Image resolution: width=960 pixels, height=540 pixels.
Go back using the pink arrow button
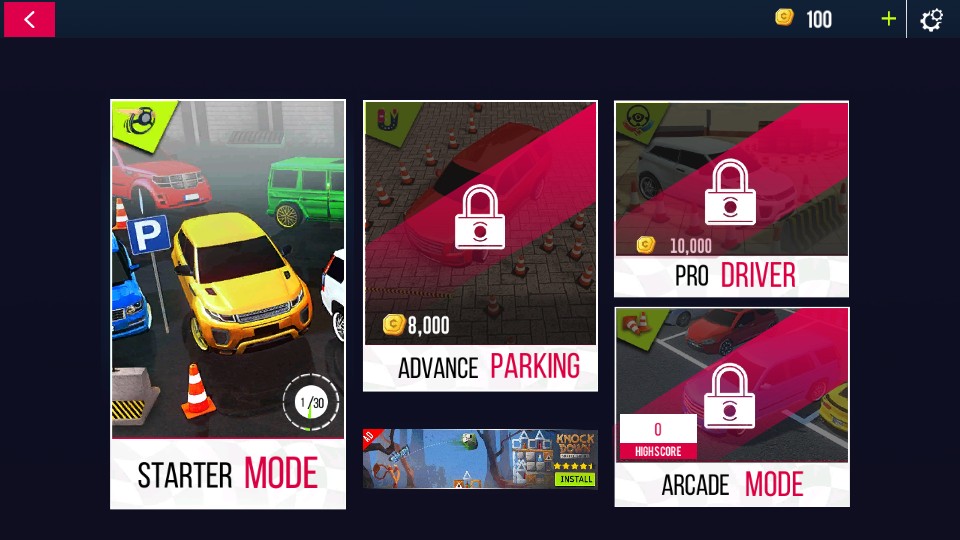(29, 19)
